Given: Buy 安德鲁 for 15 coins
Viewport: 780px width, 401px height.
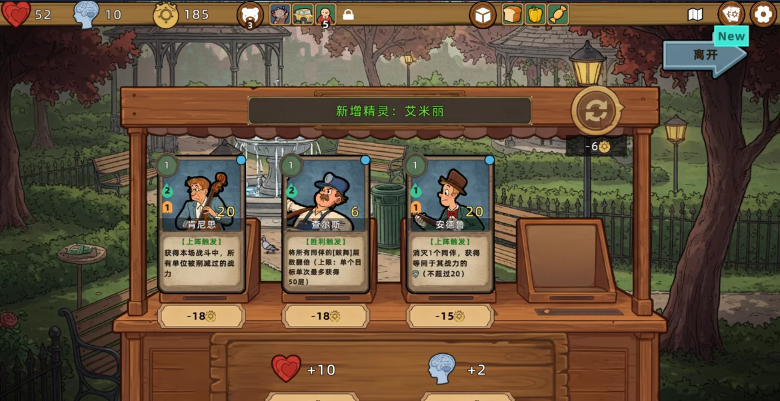Looking at the screenshot, I should (450, 316).
